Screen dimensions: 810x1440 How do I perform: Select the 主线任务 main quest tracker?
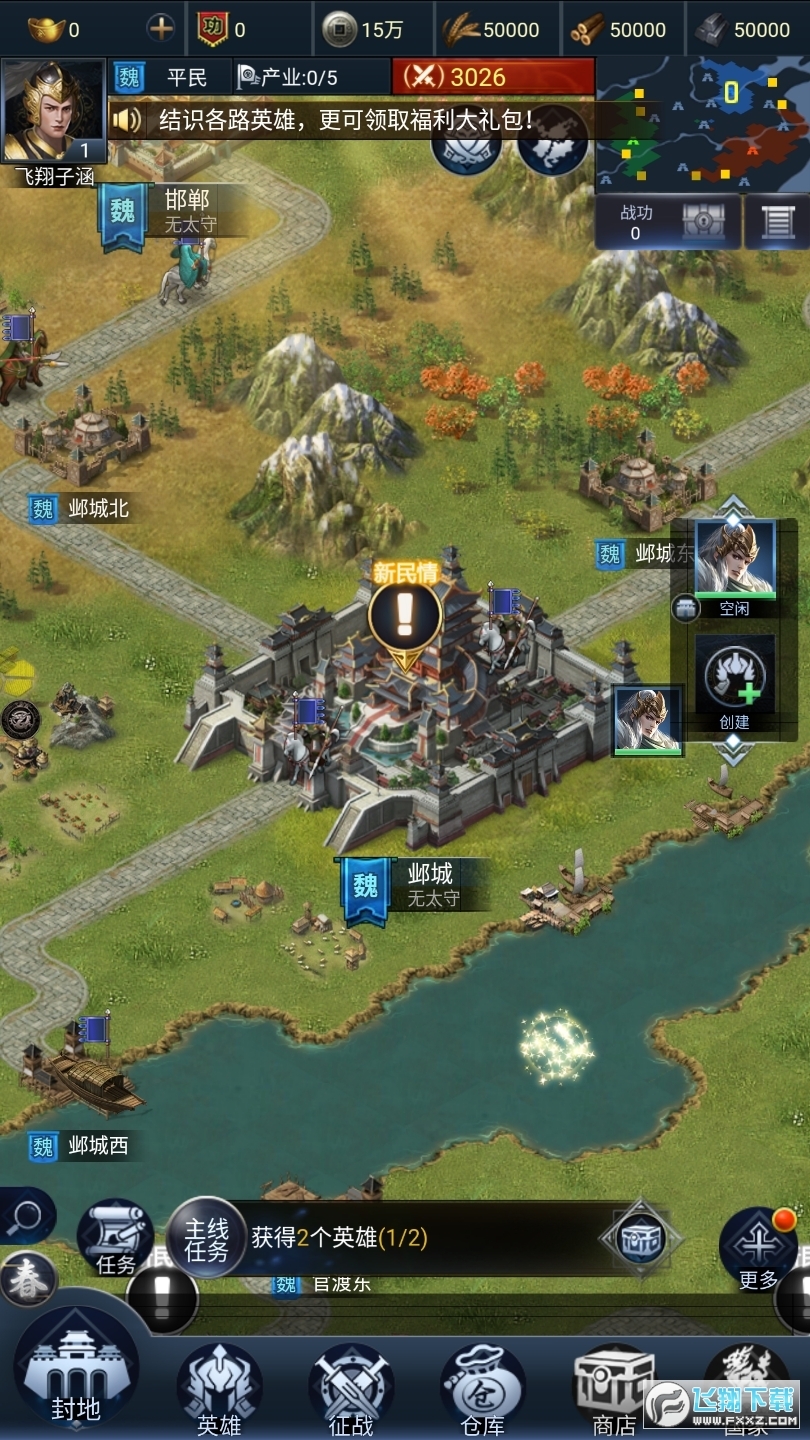(x=205, y=1240)
